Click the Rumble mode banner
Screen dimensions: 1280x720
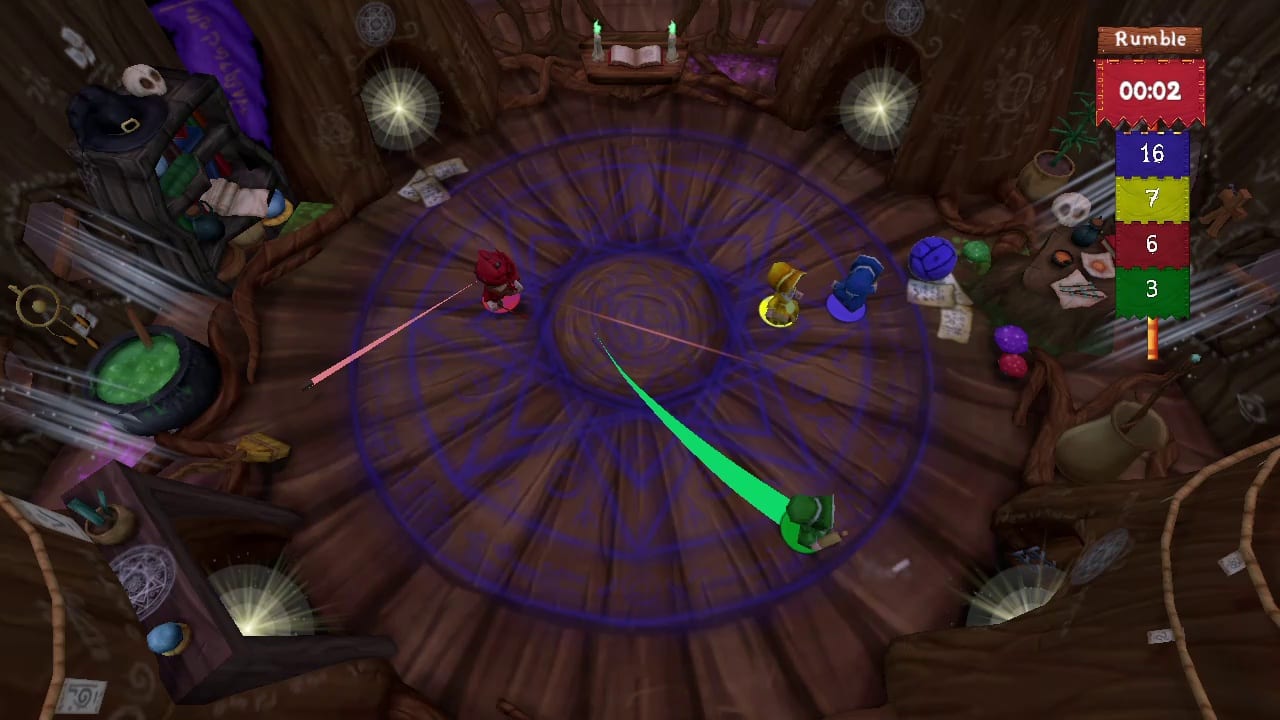tap(1148, 40)
